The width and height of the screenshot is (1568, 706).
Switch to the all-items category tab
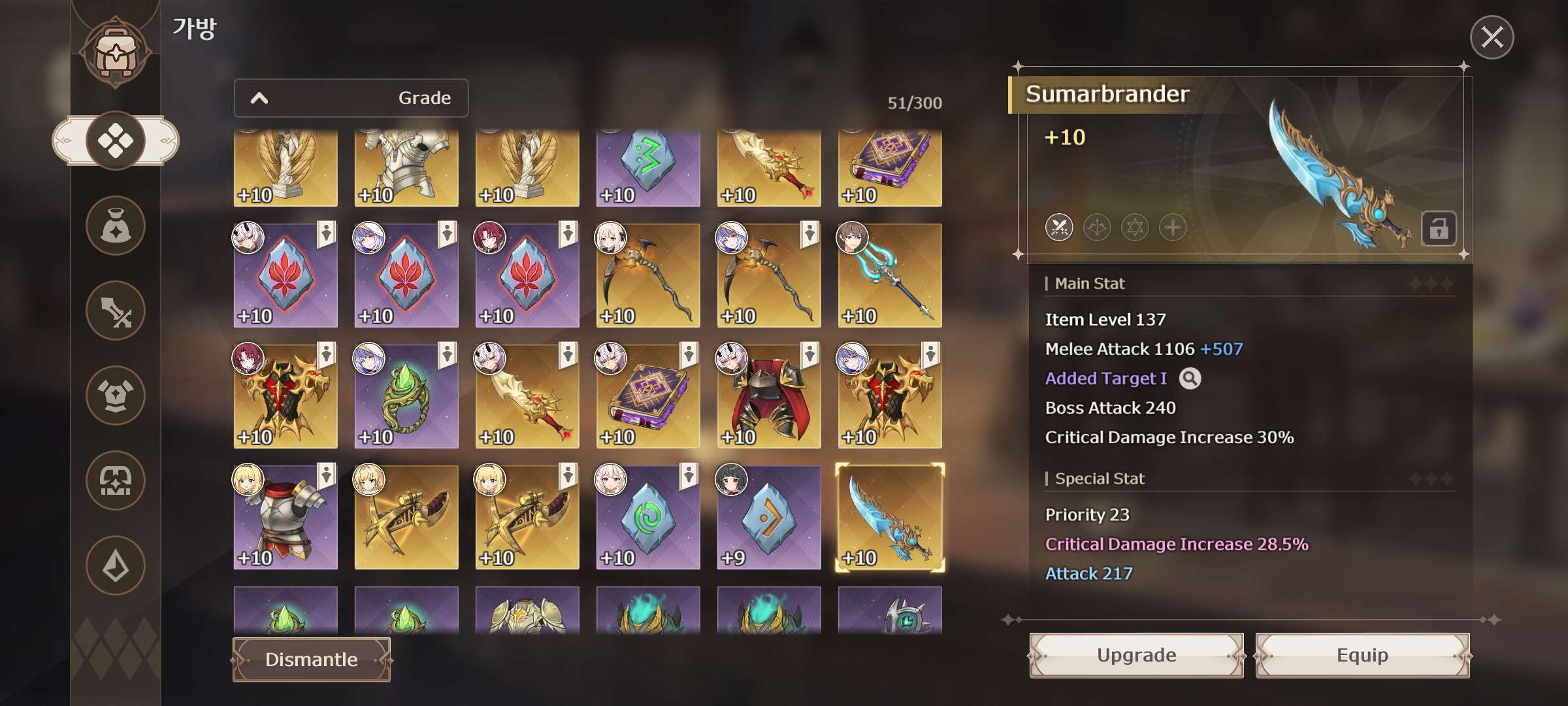116,141
